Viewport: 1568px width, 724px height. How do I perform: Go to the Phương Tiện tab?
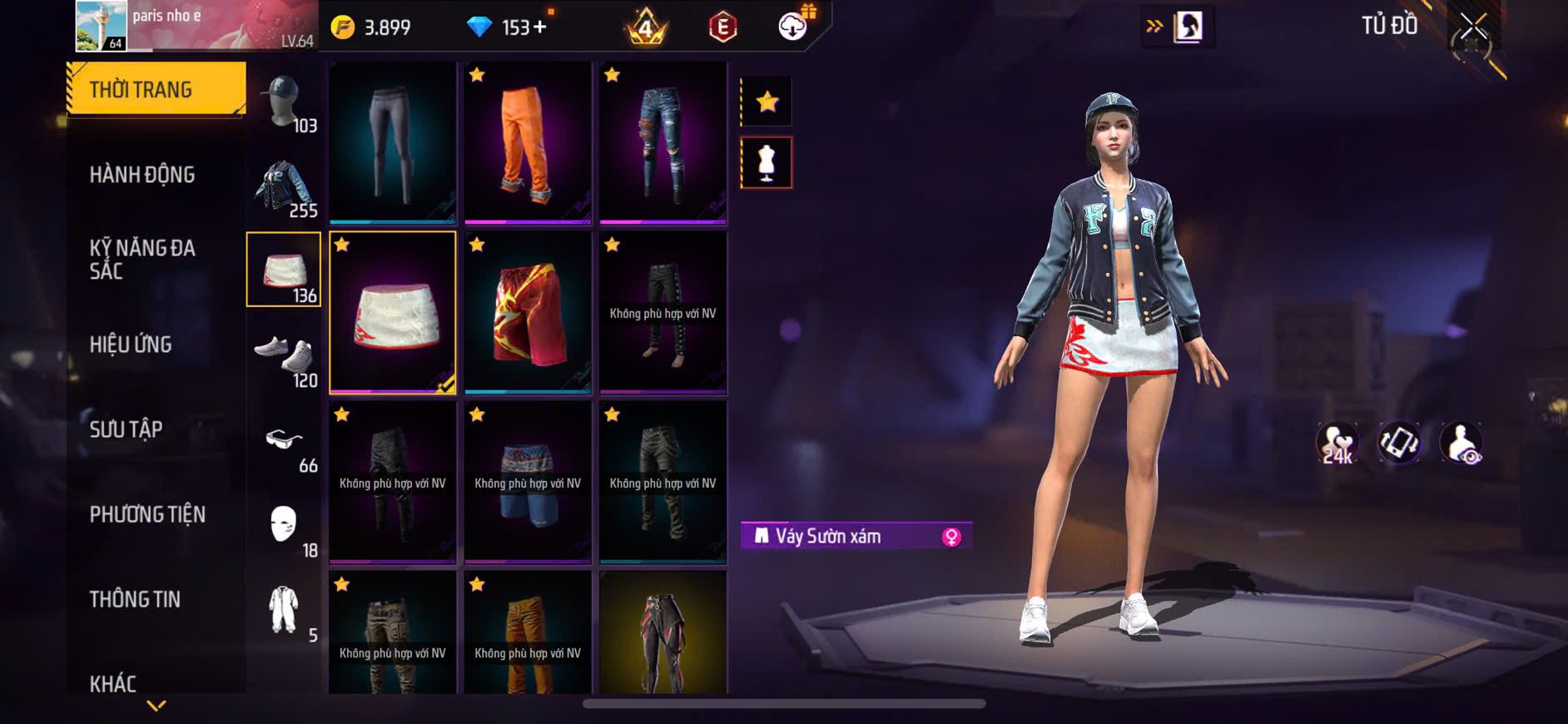click(147, 514)
